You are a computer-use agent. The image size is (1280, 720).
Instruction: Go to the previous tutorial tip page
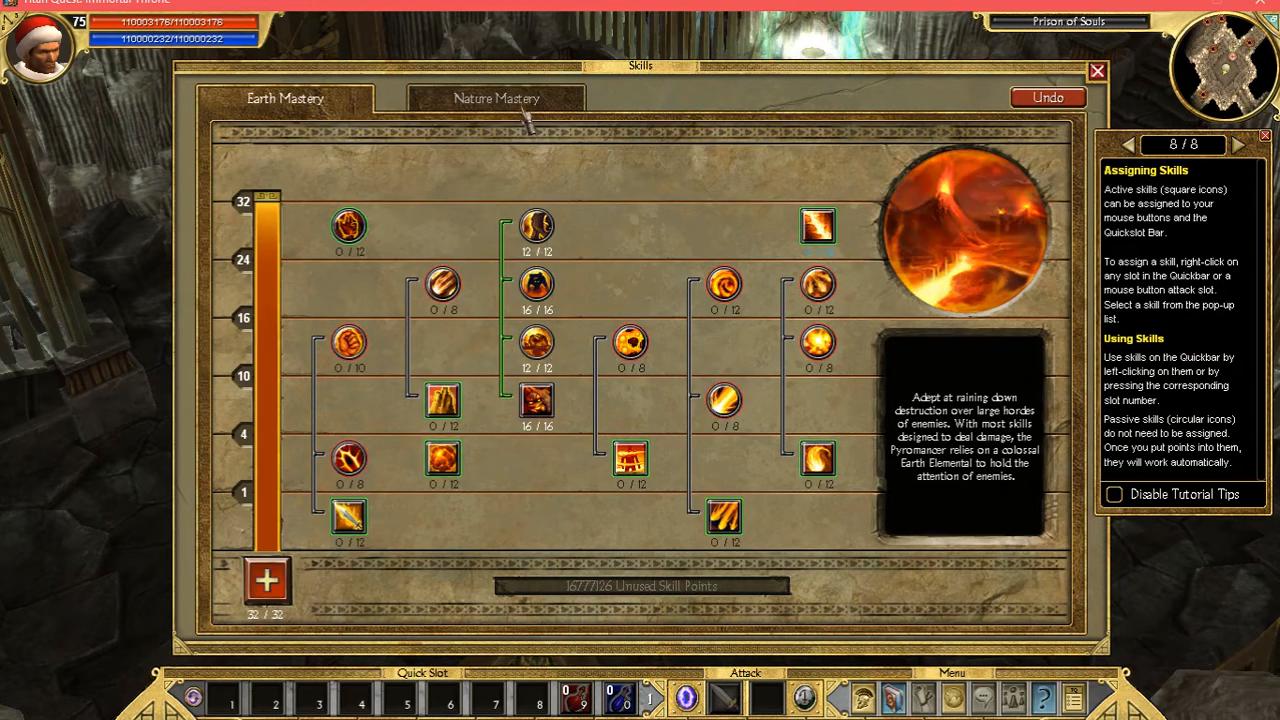[x=1128, y=145]
